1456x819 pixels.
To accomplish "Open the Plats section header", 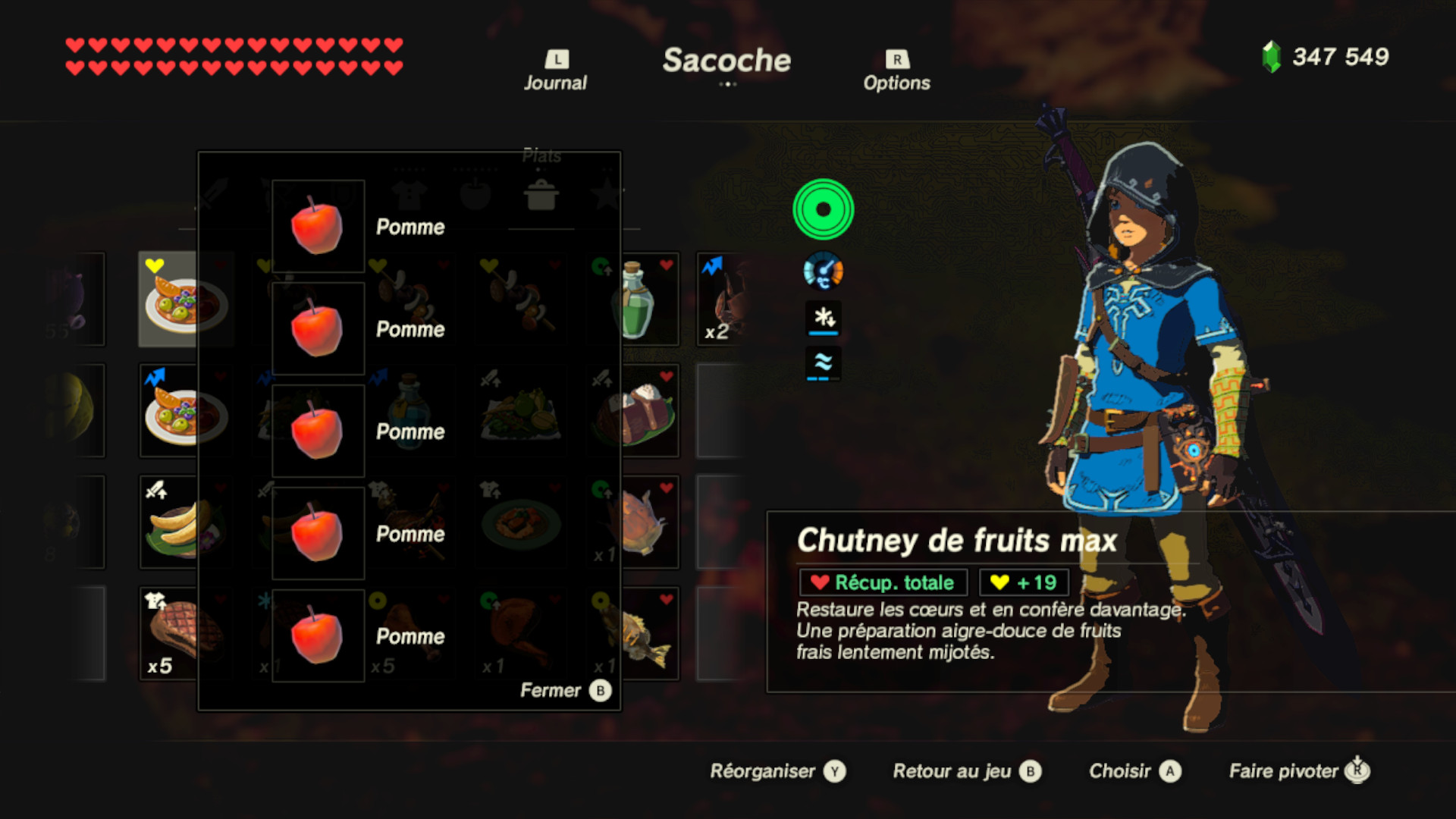I will click(x=541, y=155).
